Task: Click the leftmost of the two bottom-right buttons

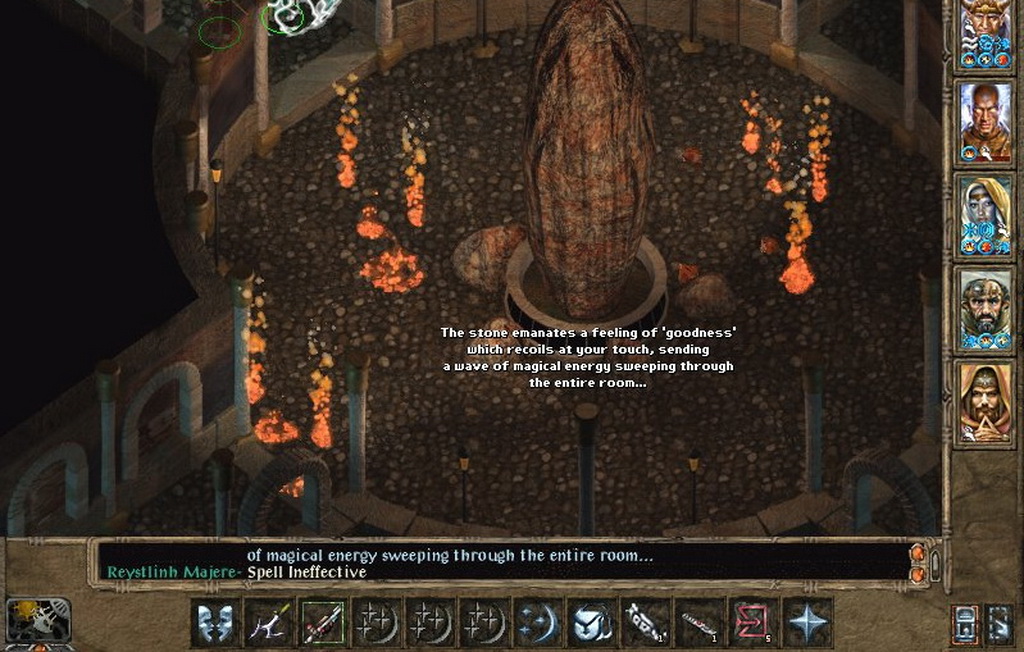Action: tap(965, 623)
